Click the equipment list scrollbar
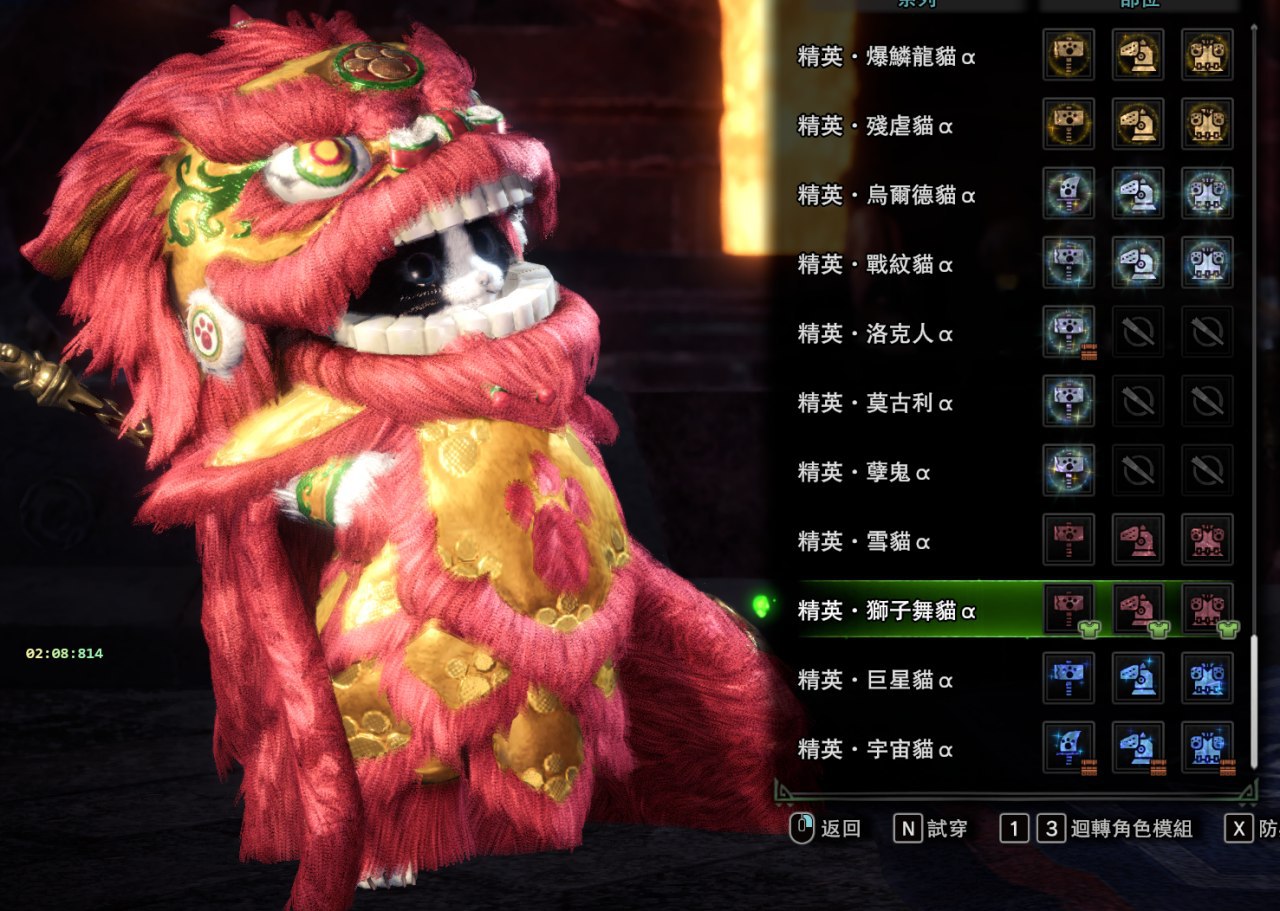Screen dimensions: 1280x911 point(1253,700)
